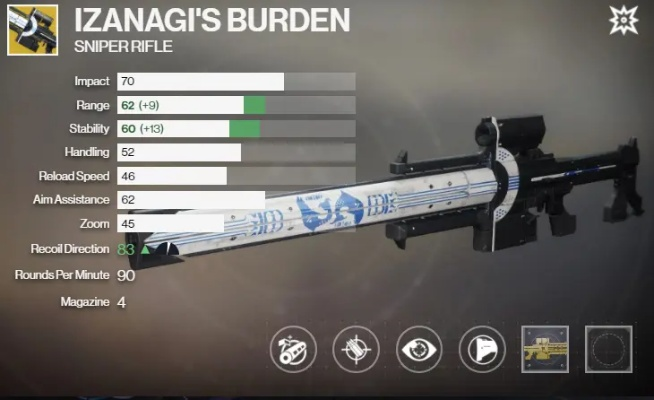Choose the crossed-out bullet magazine perk

click(x=356, y=349)
